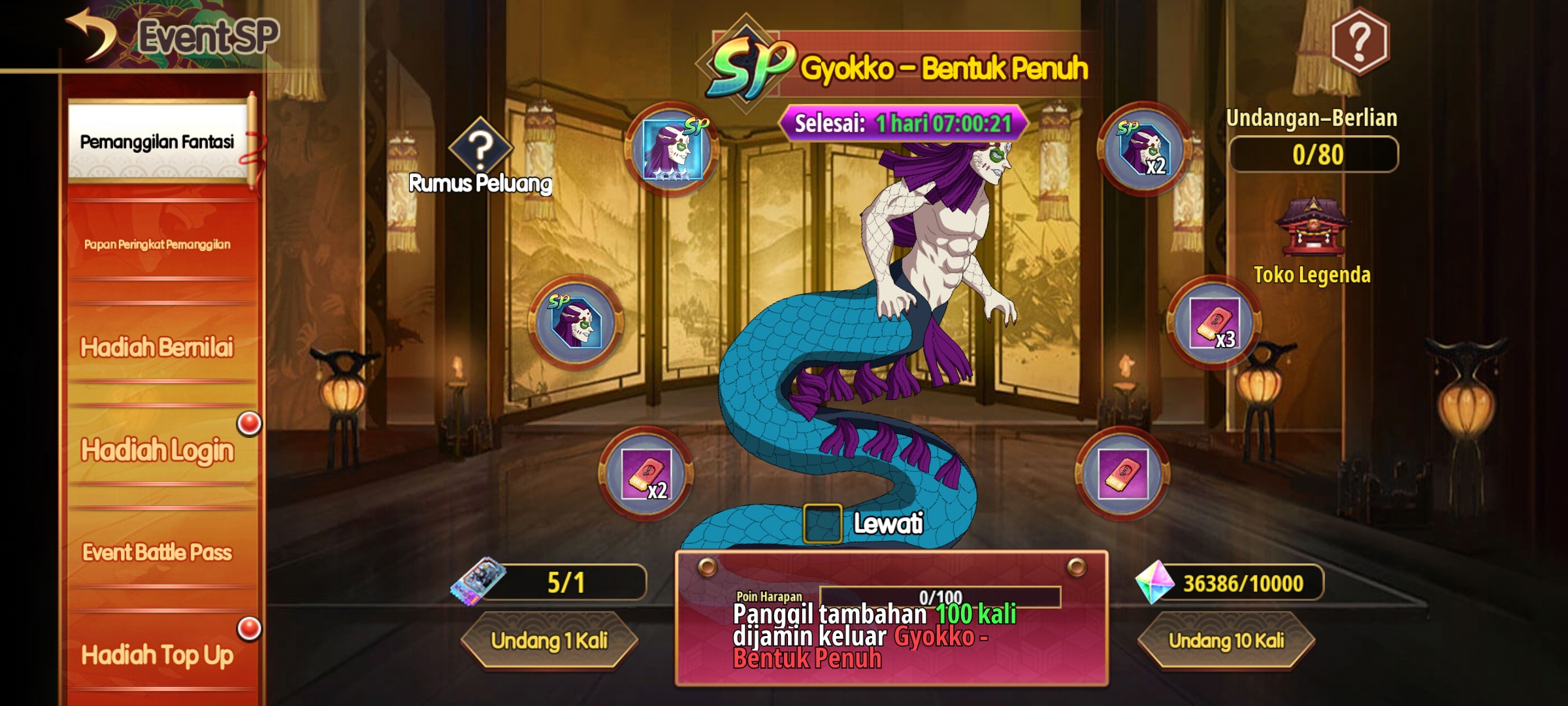Inspect the pink ticket x3 reward
This screenshot has height=706, width=1568.
click(1214, 322)
